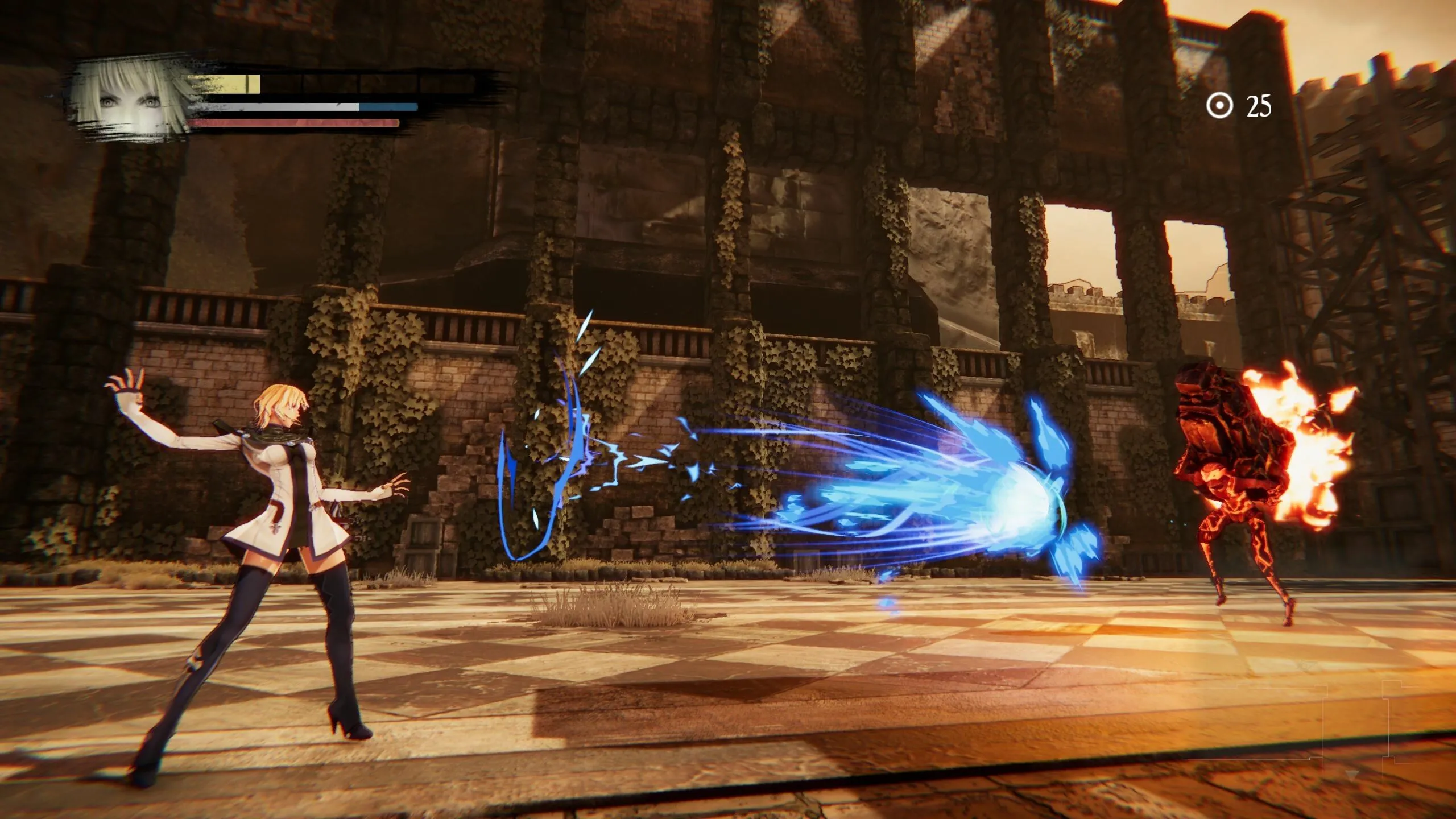Expand the currency counter display

point(1240,104)
